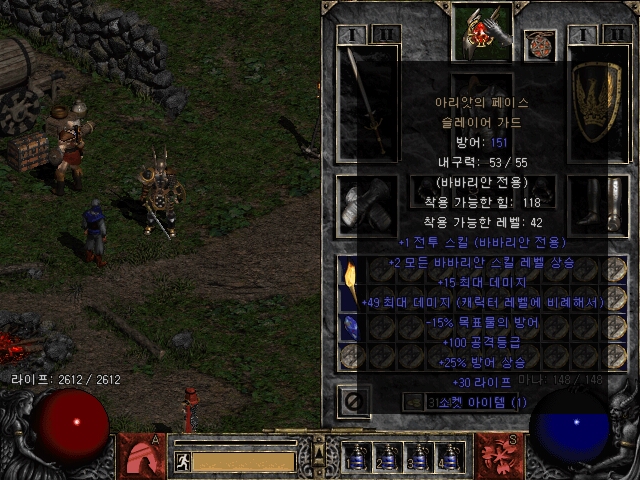Toggle the run/walk button
The image size is (640, 480).
[x=184, y=461]
